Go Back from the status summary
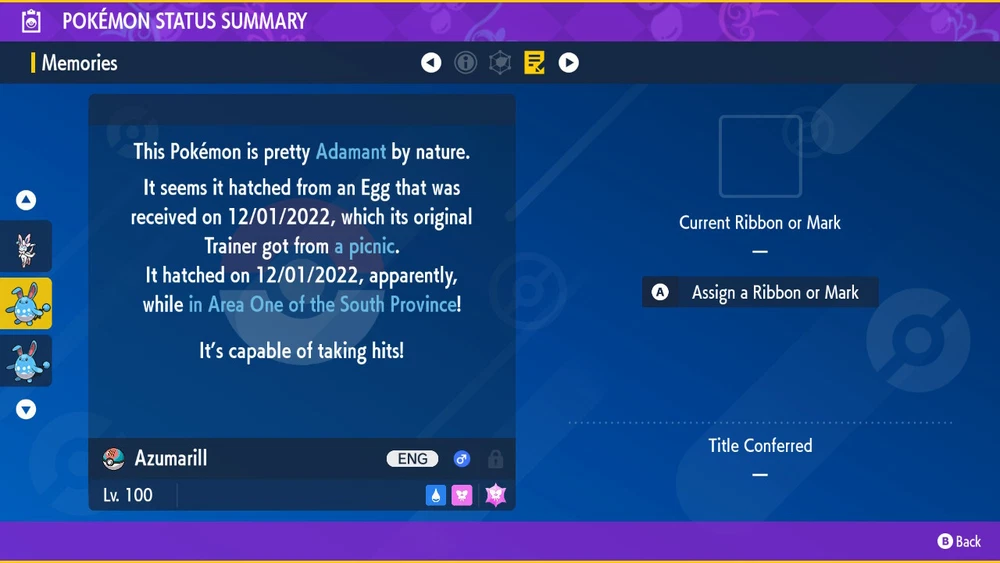 tap(958, 541)
